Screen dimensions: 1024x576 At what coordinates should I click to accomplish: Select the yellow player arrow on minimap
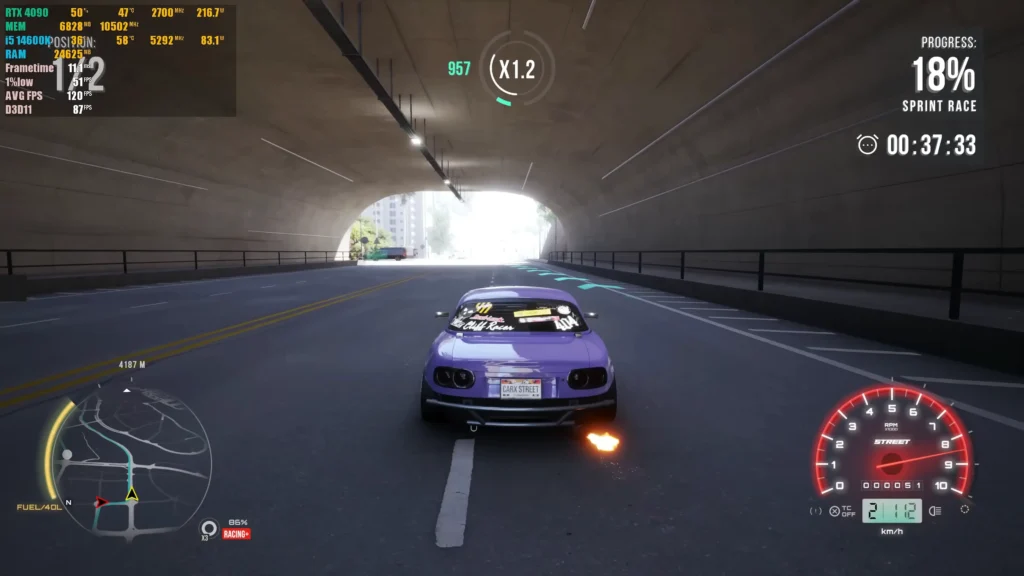point(131,494)
